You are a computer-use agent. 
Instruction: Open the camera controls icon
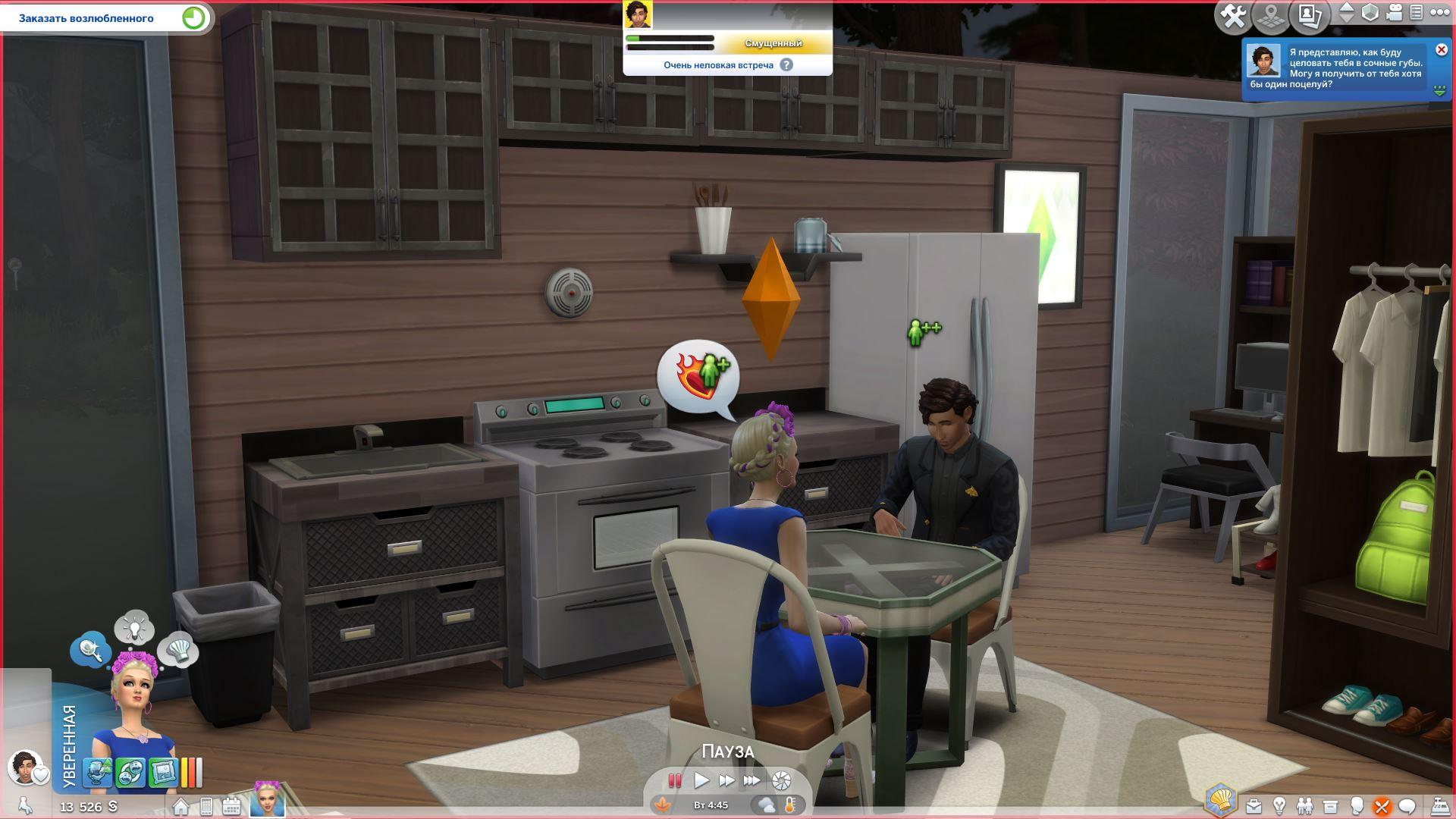[1395, 13]
